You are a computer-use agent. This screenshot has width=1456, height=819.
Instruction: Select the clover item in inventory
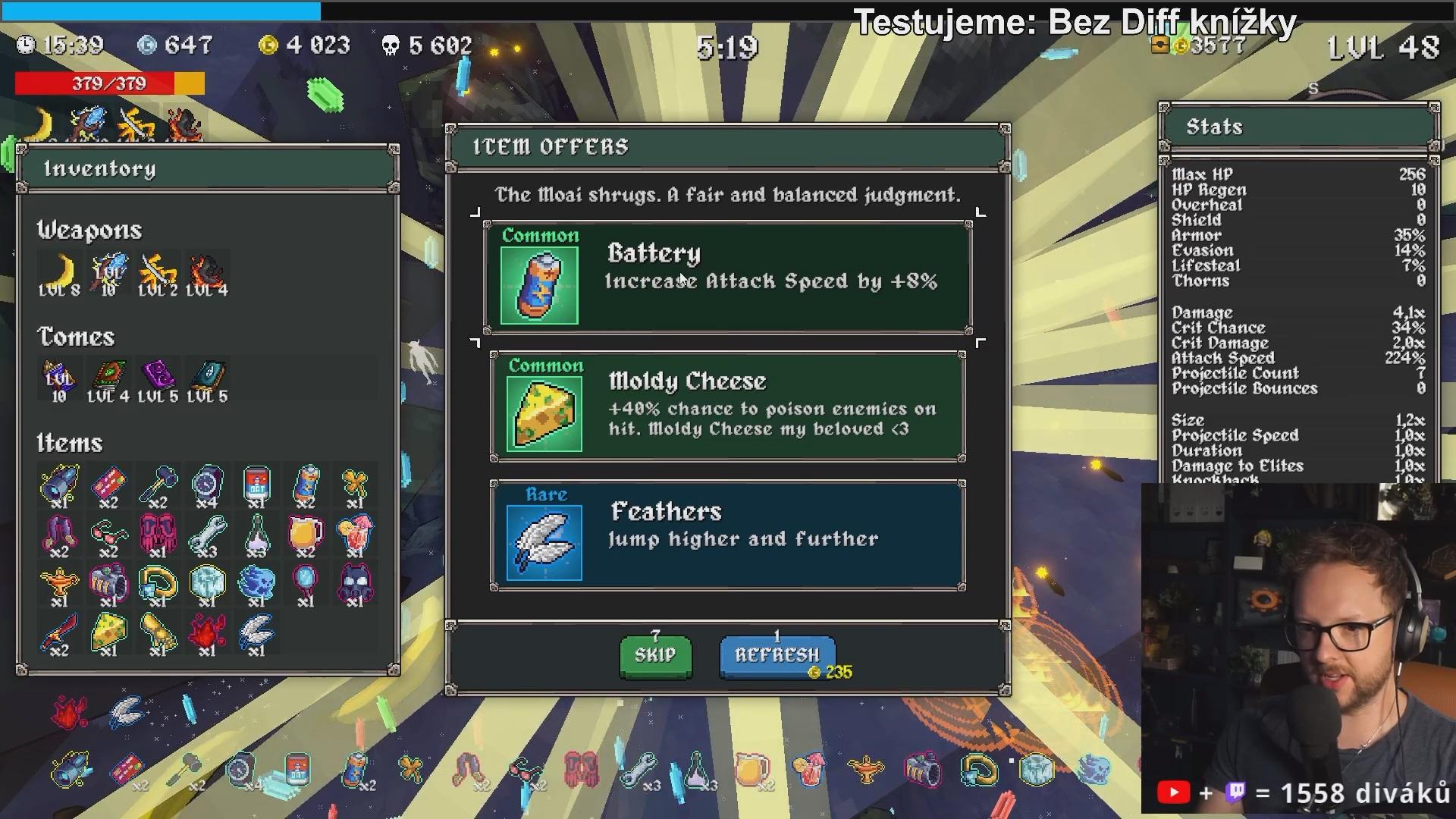click(x=354, y=485)
